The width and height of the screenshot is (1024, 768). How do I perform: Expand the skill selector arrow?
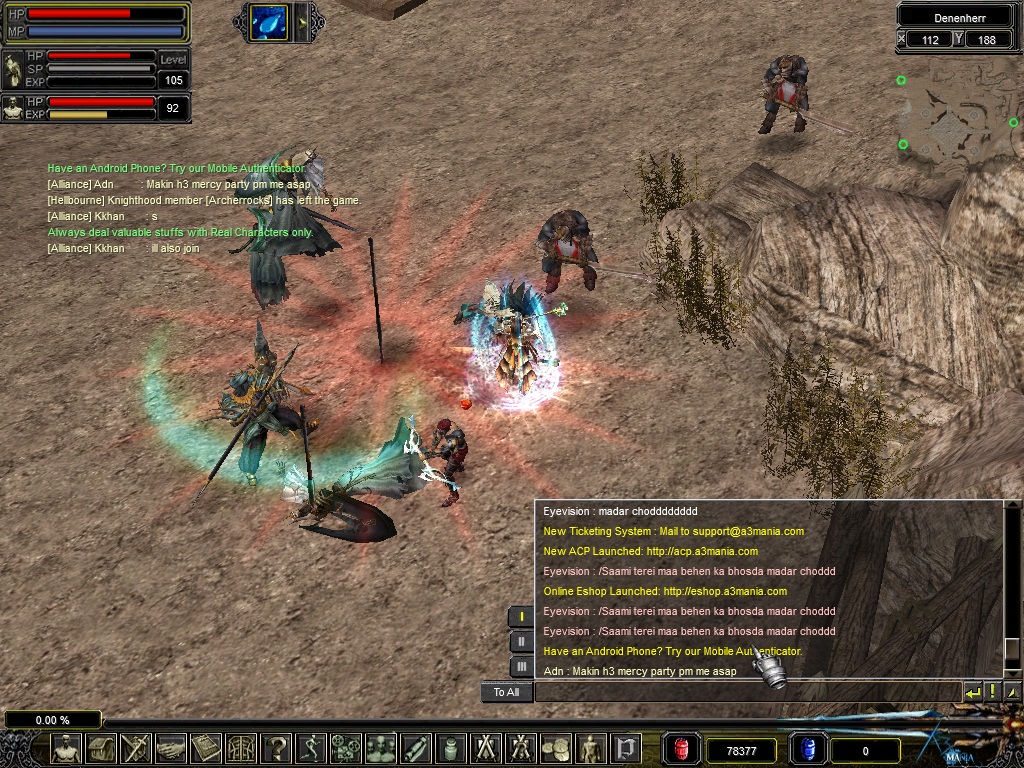tap(302, 22)
